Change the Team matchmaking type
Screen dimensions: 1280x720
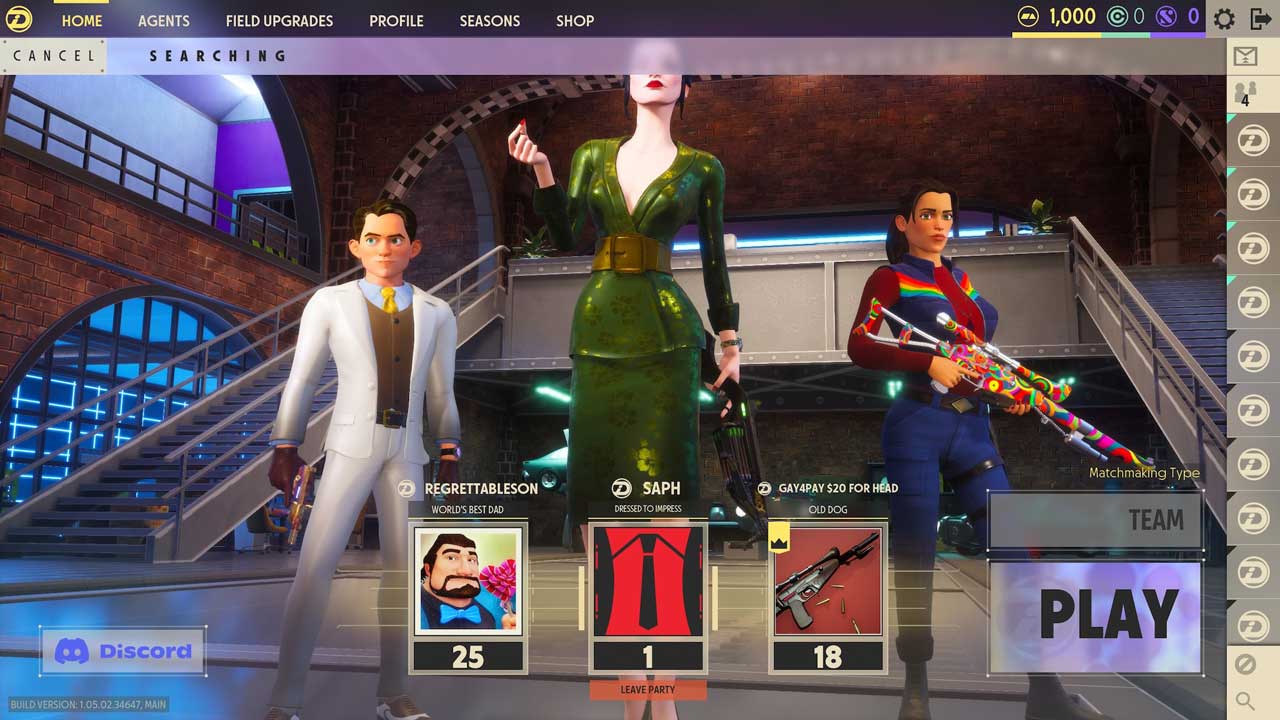1095,520
